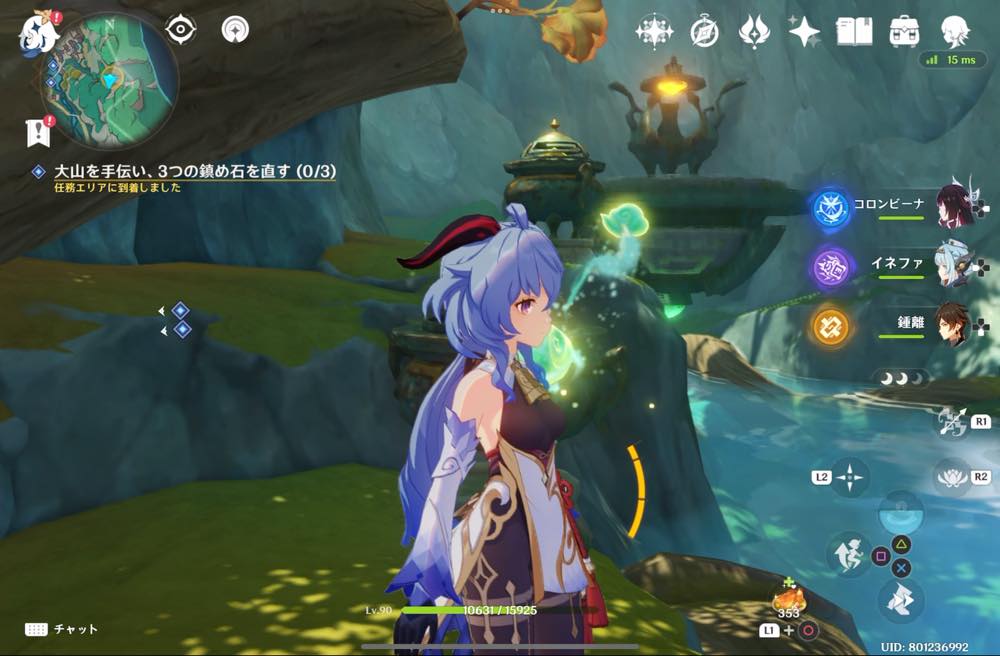The width and height of the screenshot is (1000, 656).
Task: Open the チャット chat box
Action: pos(62,629)
